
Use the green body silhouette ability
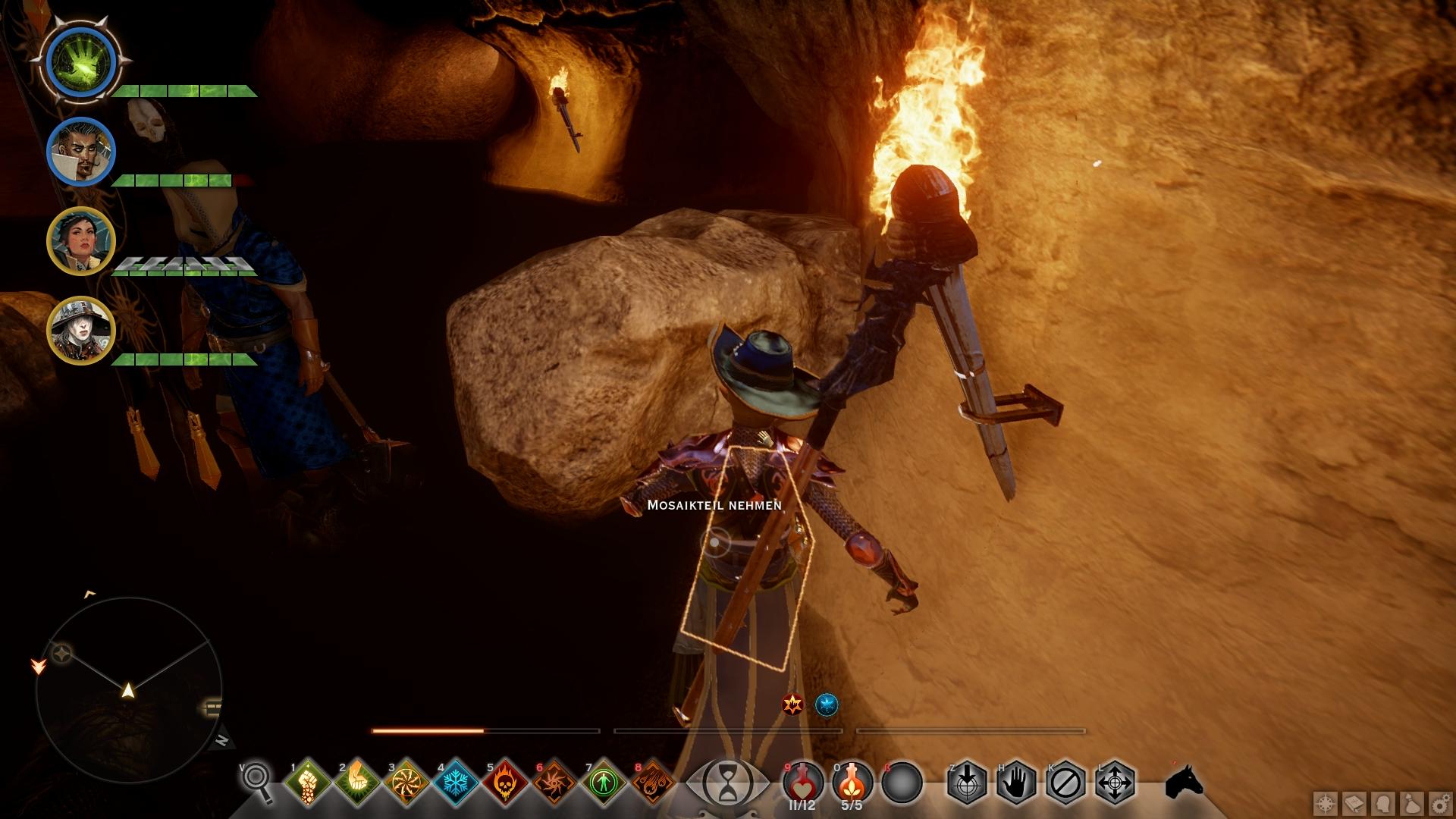coord(604,781)
